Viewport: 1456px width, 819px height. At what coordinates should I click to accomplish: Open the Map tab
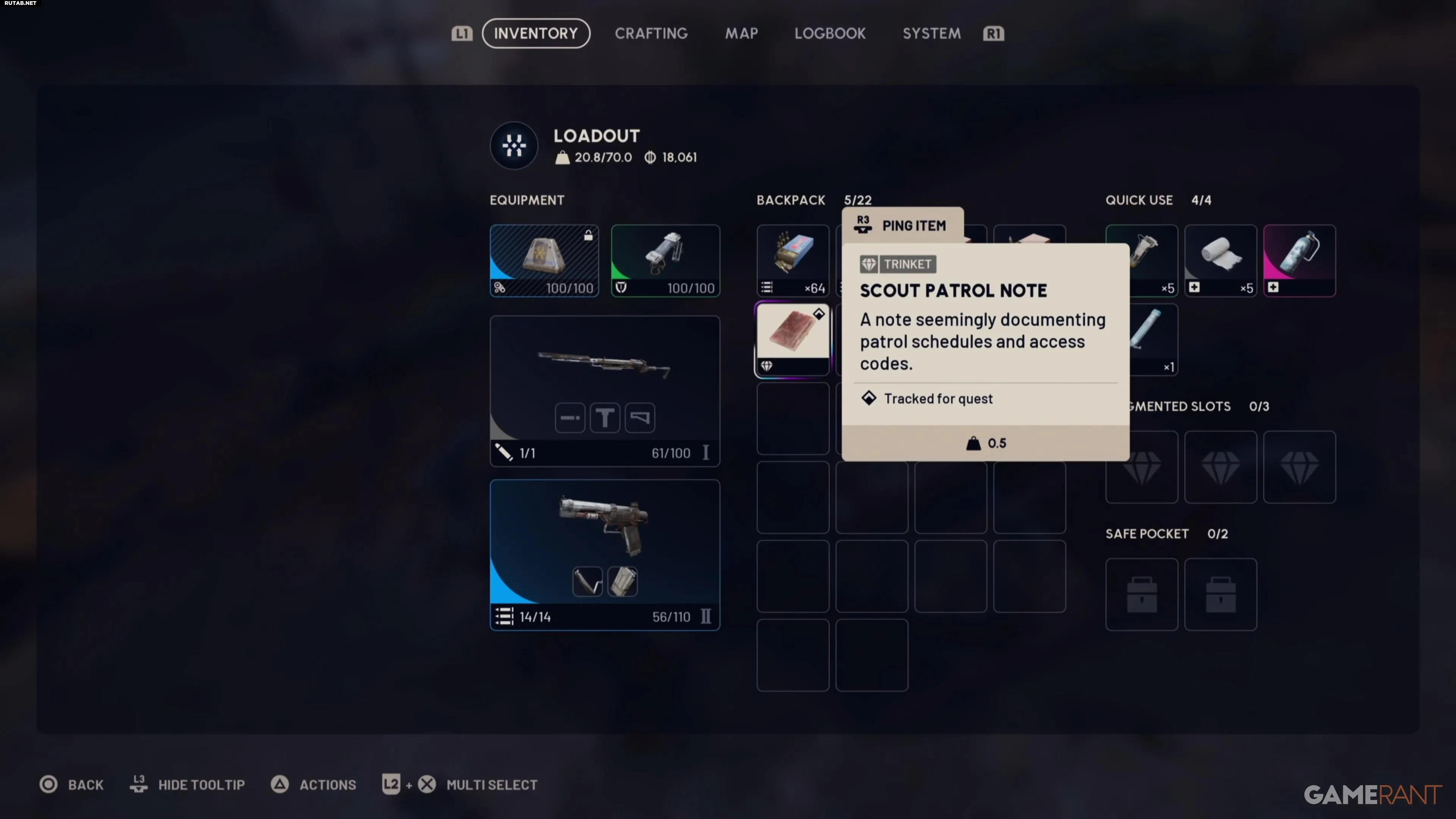pos(741,33)
